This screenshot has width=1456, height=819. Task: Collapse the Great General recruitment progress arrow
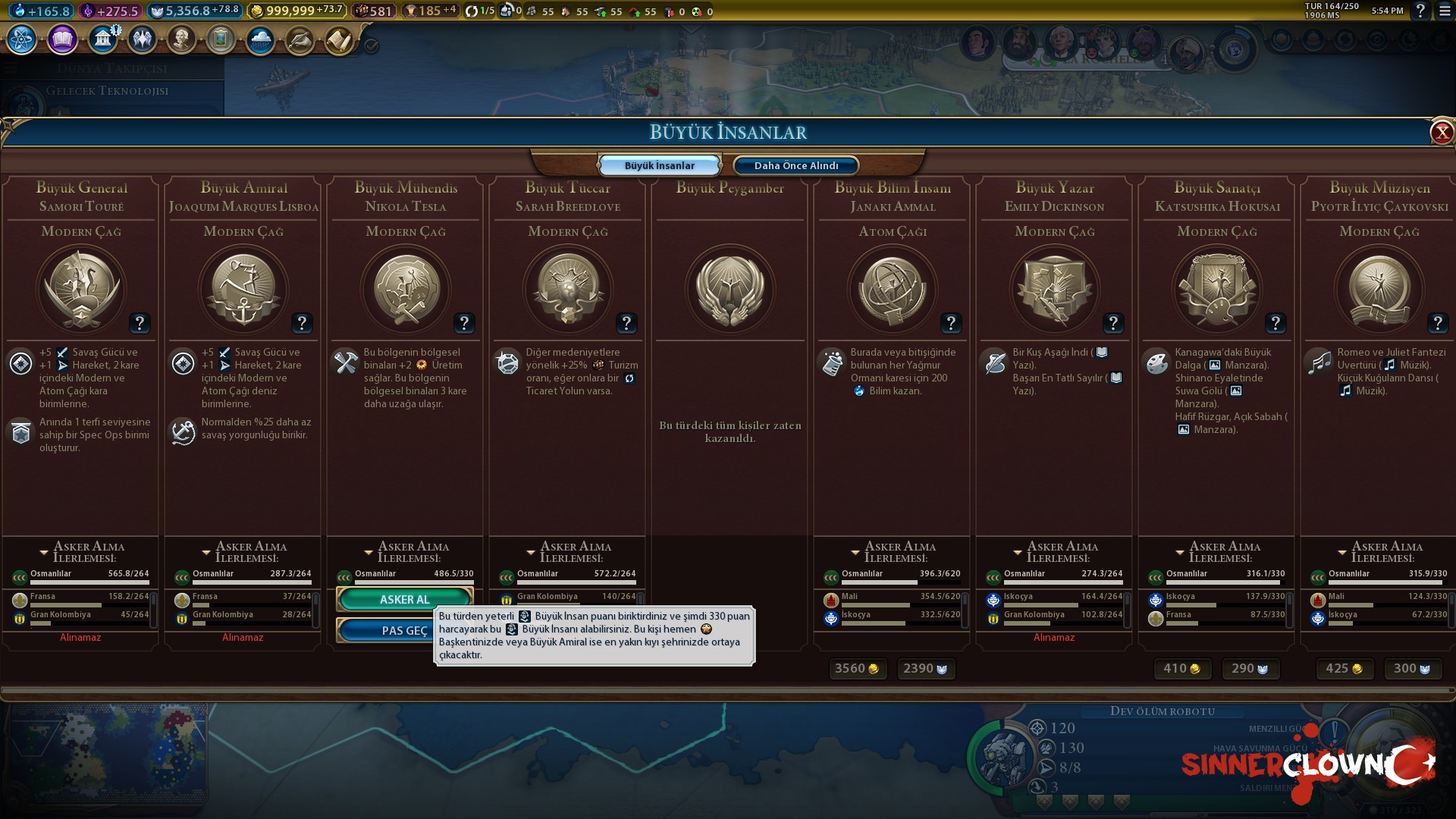click(44, 552)
